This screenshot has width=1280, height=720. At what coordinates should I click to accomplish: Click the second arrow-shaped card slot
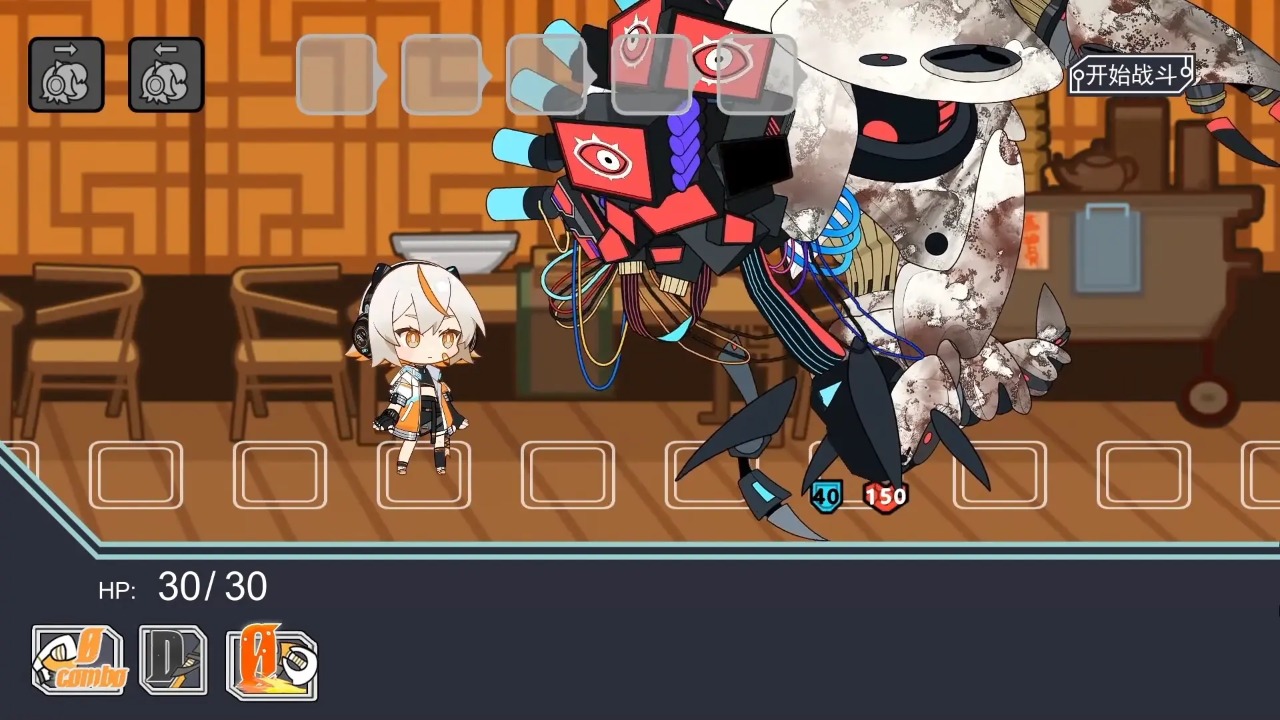[x=442, y=75]
